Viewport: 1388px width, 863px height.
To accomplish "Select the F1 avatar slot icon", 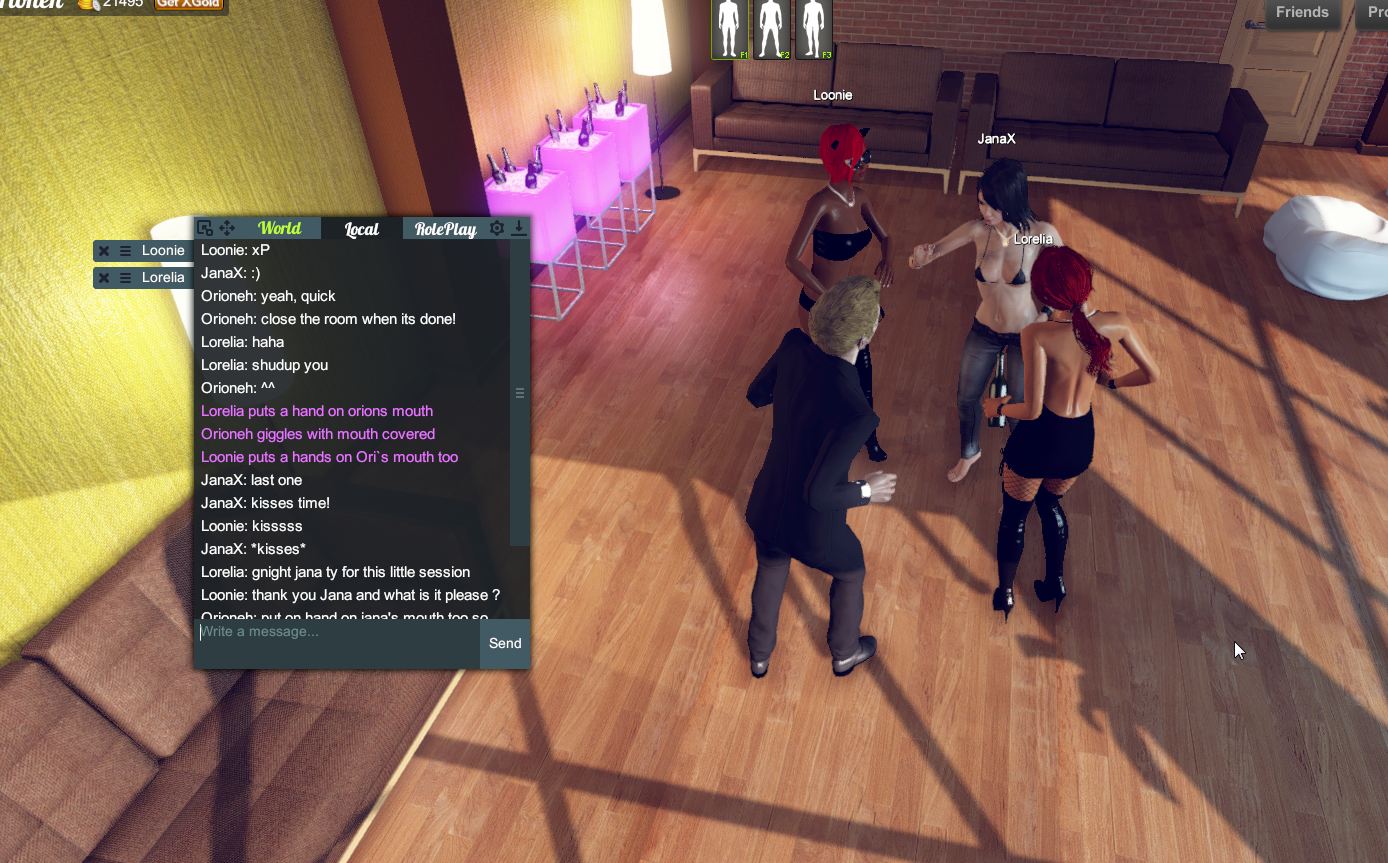I will (729, 30).
